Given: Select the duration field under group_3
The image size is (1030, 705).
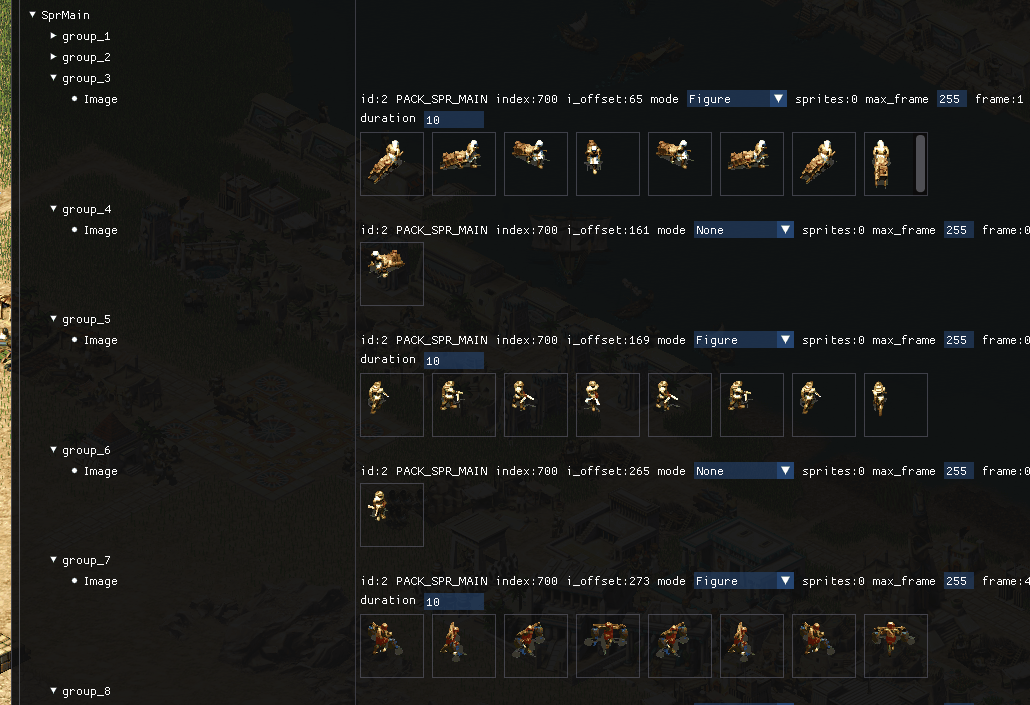Looking at the screenshot, I should coord(453,120).
